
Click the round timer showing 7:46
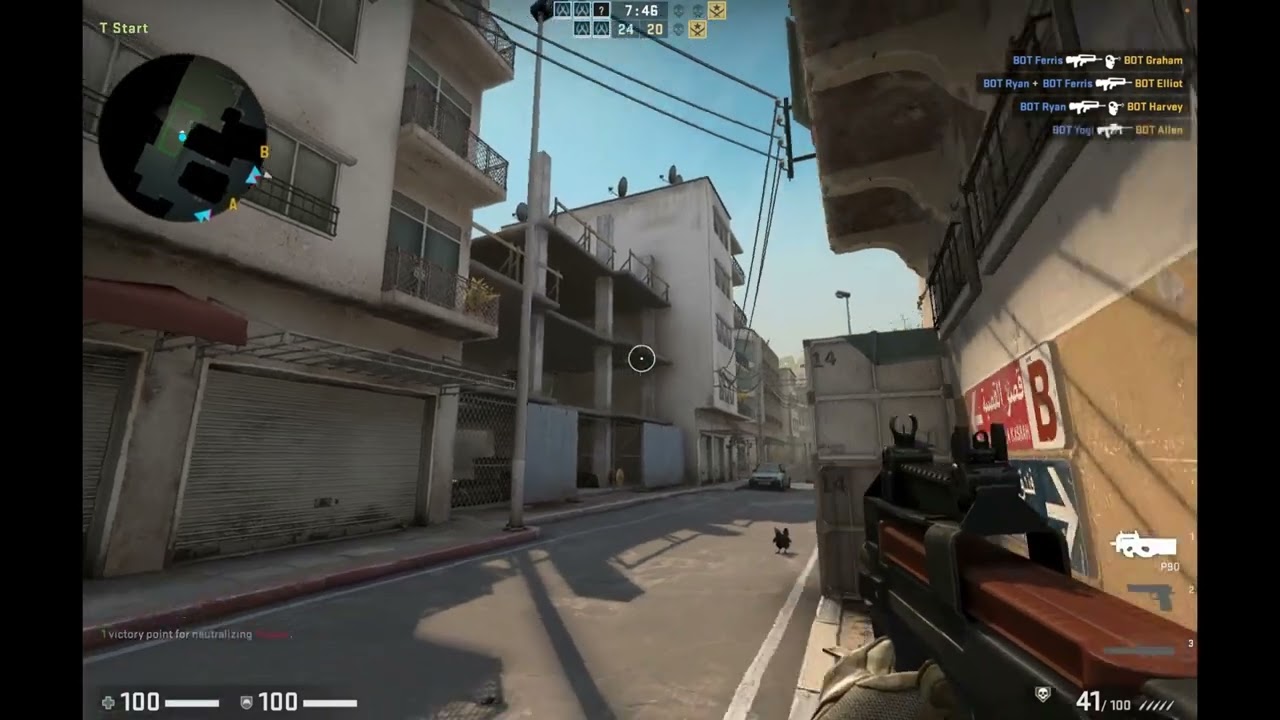click(x=642, y=11)
